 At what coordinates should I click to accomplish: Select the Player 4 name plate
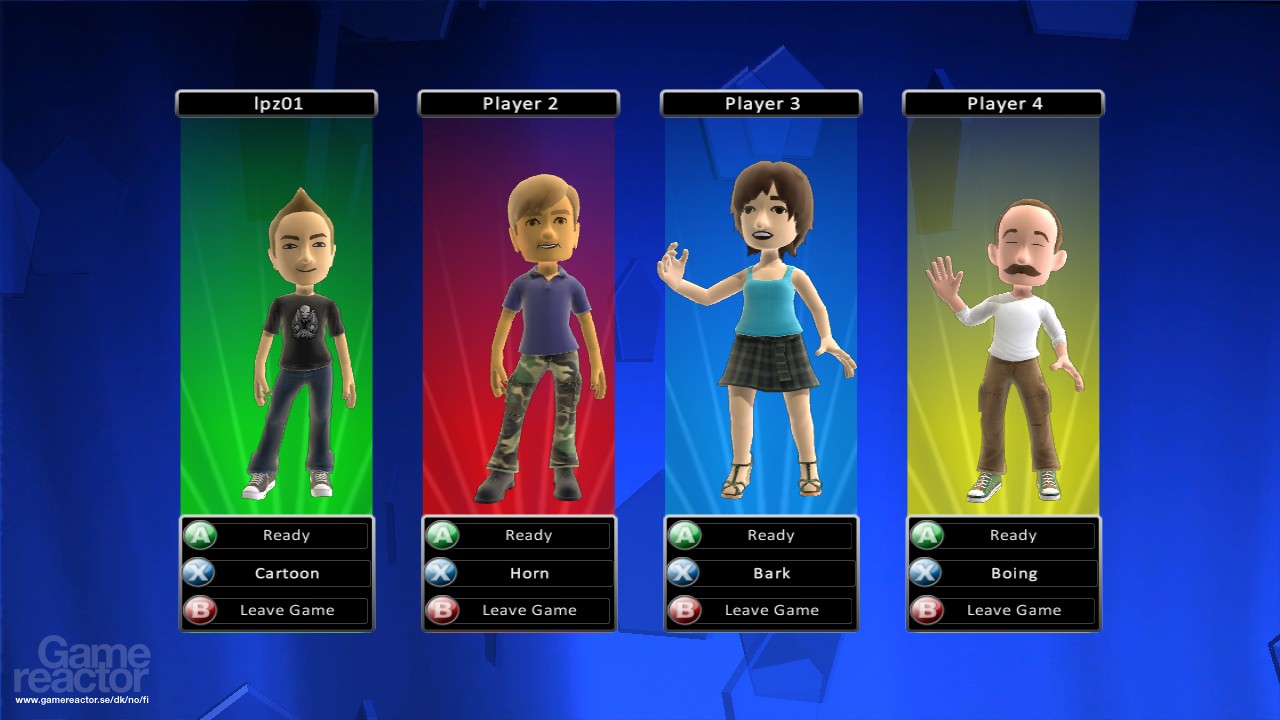[x=1003, y=103]
